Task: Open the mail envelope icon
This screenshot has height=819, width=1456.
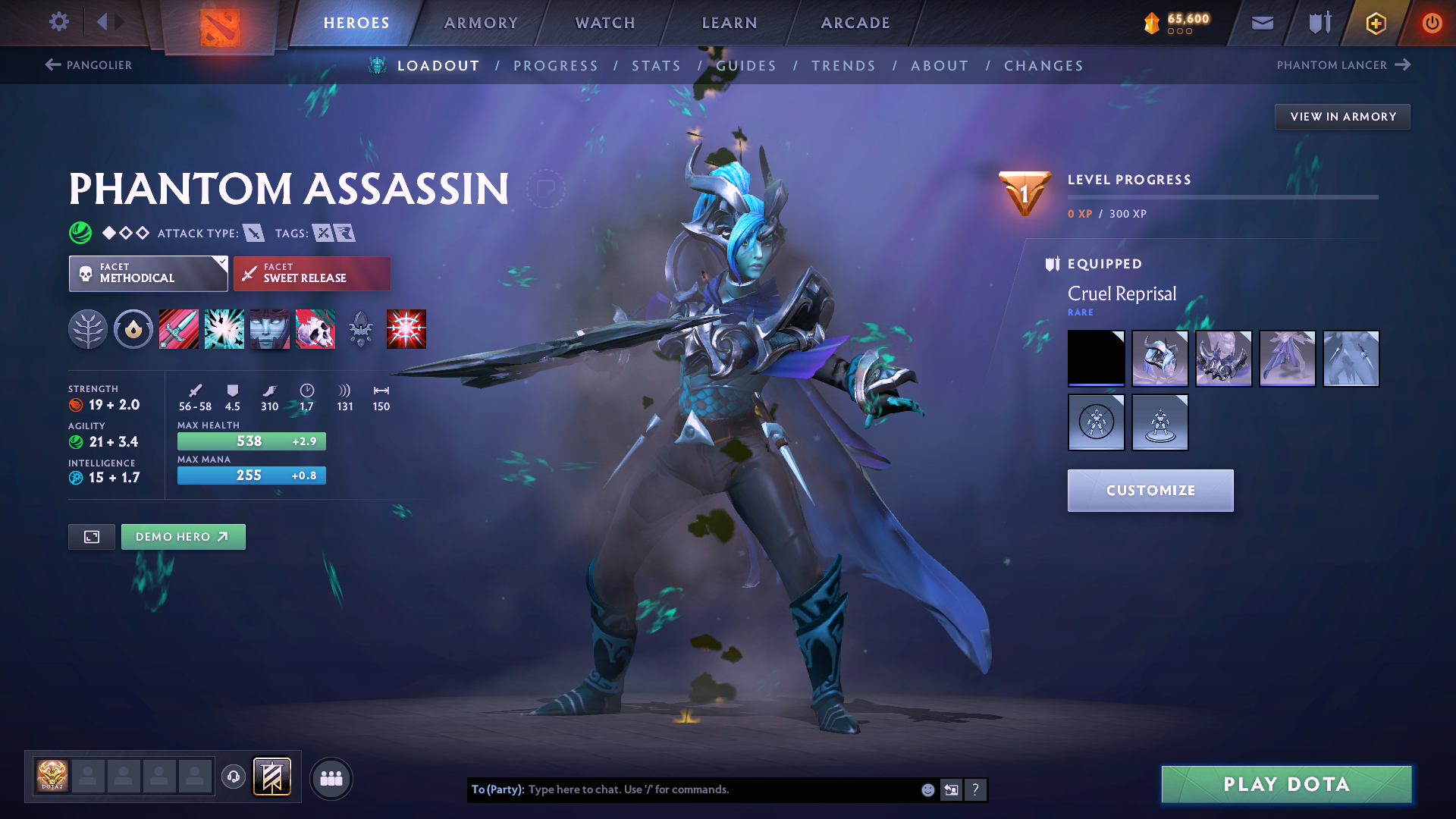Action: (x=1262, y=23)
